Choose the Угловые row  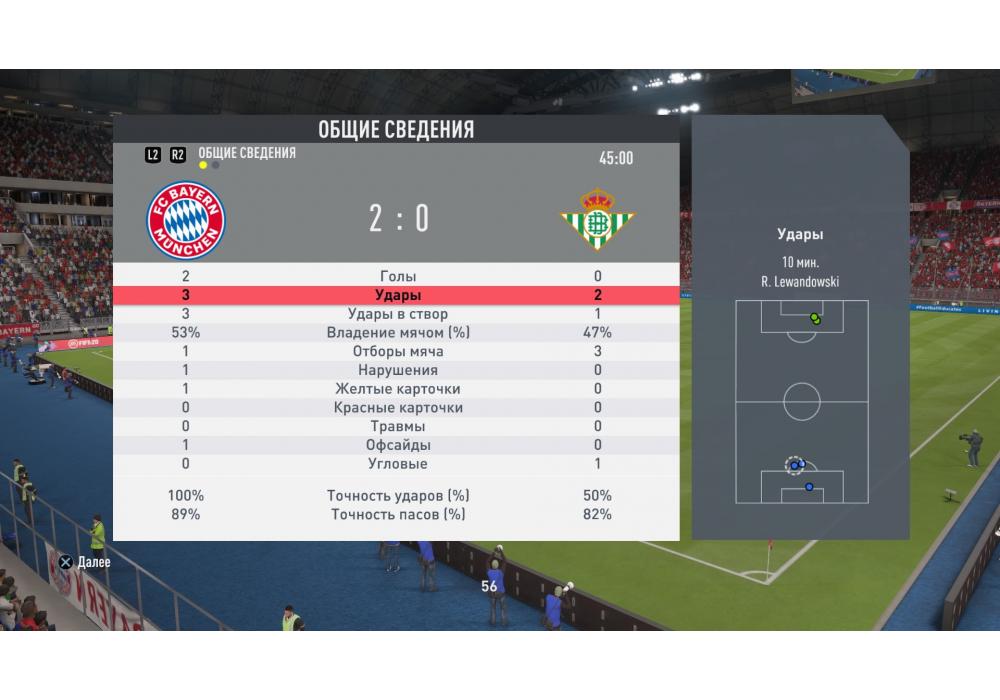click(x=398, y=464)
